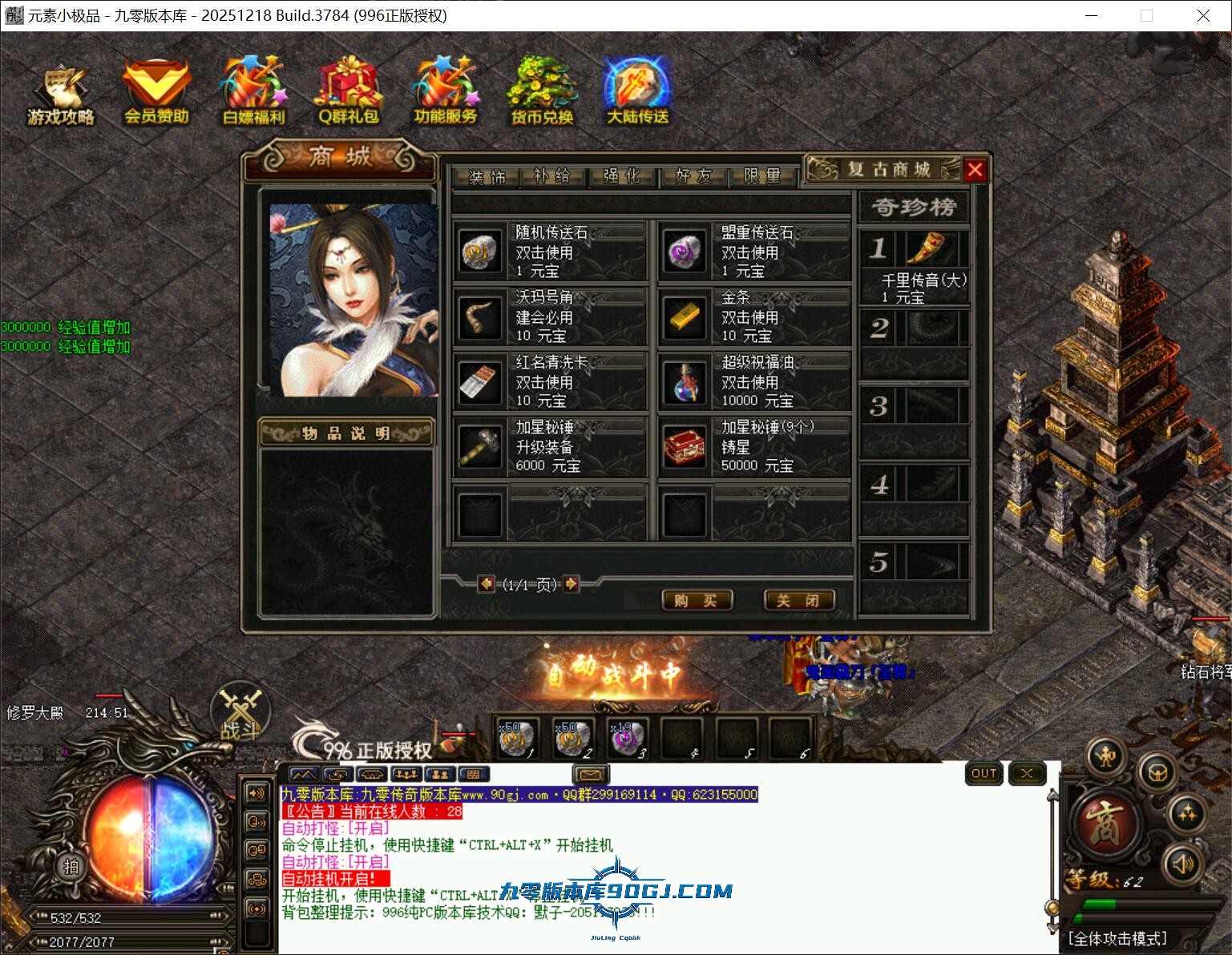Switch to the 强化 tab

(x=623, y=176)
